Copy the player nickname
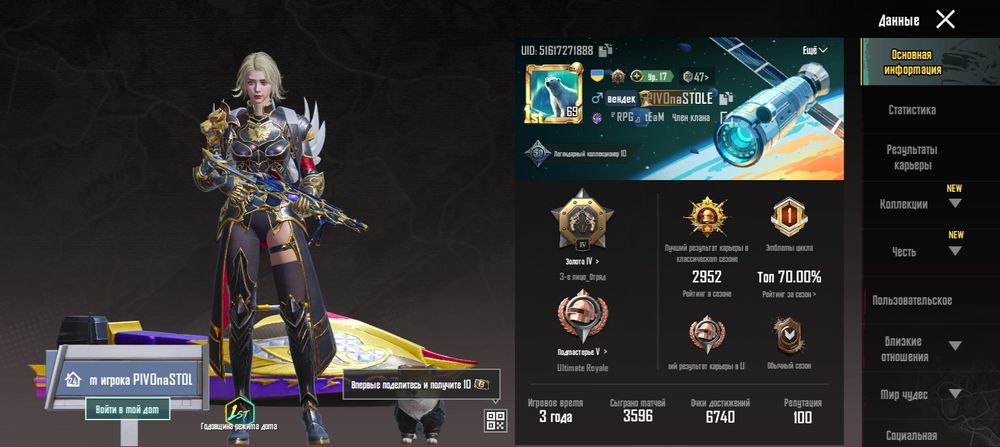Image resolution: width=1000 pixels, height=447 pixels. click(727, 98)
